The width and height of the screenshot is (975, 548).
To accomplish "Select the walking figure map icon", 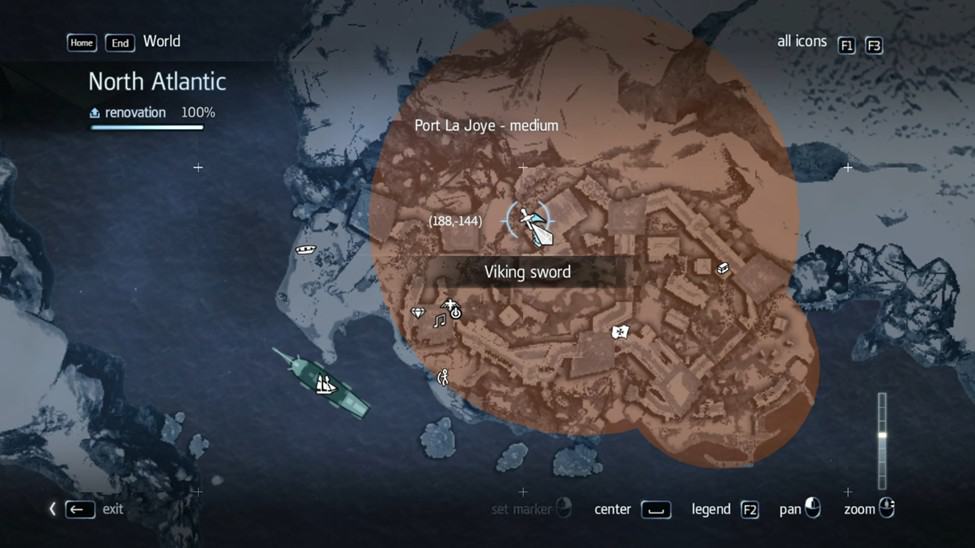I will pos(443,377).
